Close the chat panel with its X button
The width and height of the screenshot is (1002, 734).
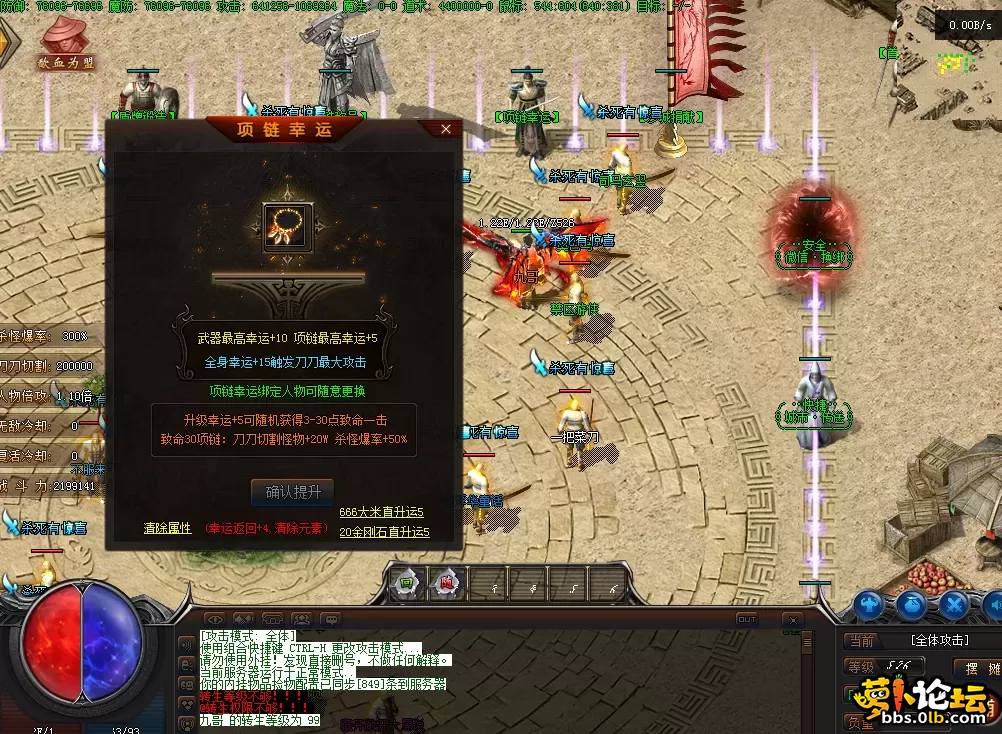click(x=791, y=619)
